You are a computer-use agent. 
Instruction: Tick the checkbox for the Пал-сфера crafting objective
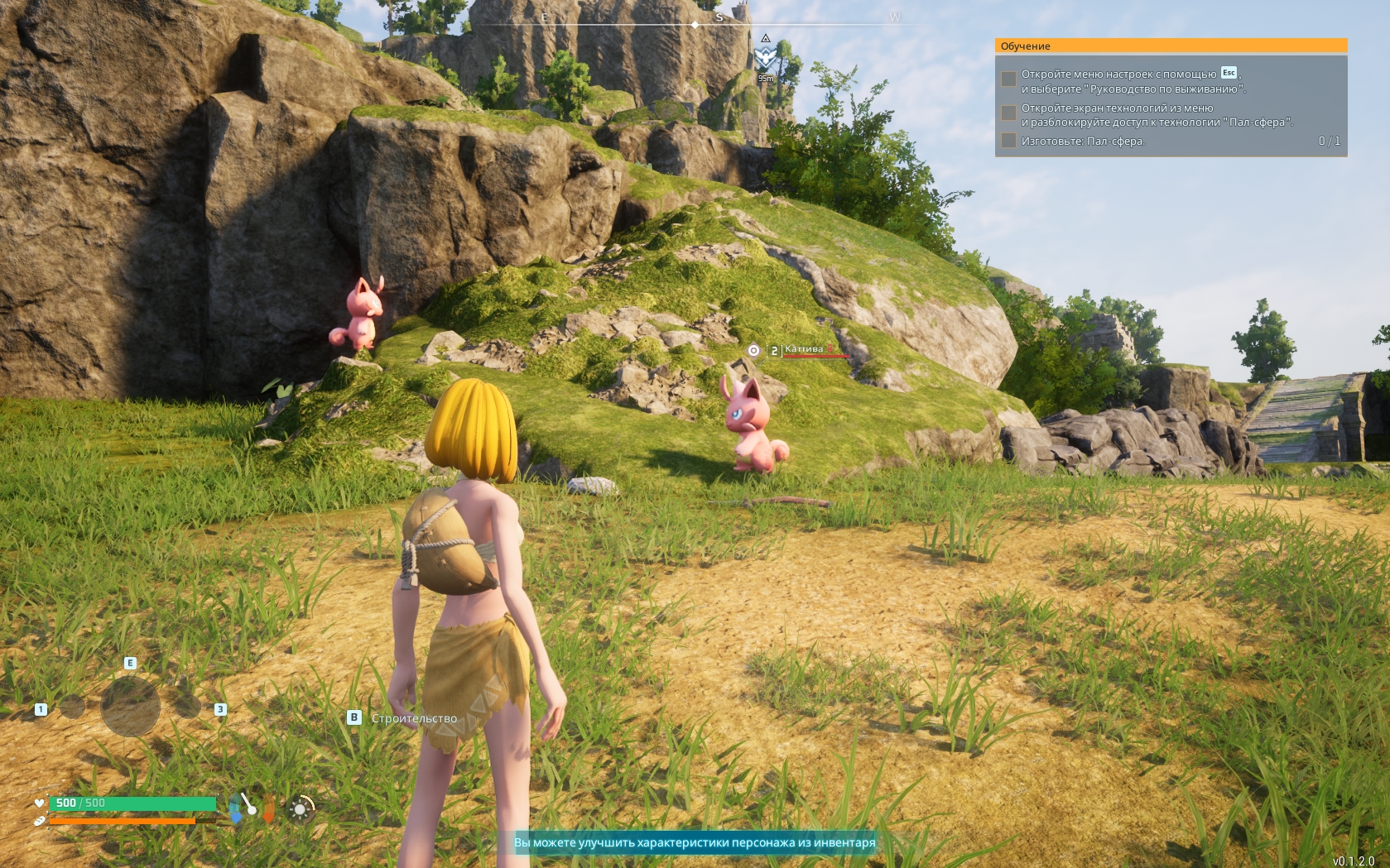pyautogui.click(x=1008, y=141)
